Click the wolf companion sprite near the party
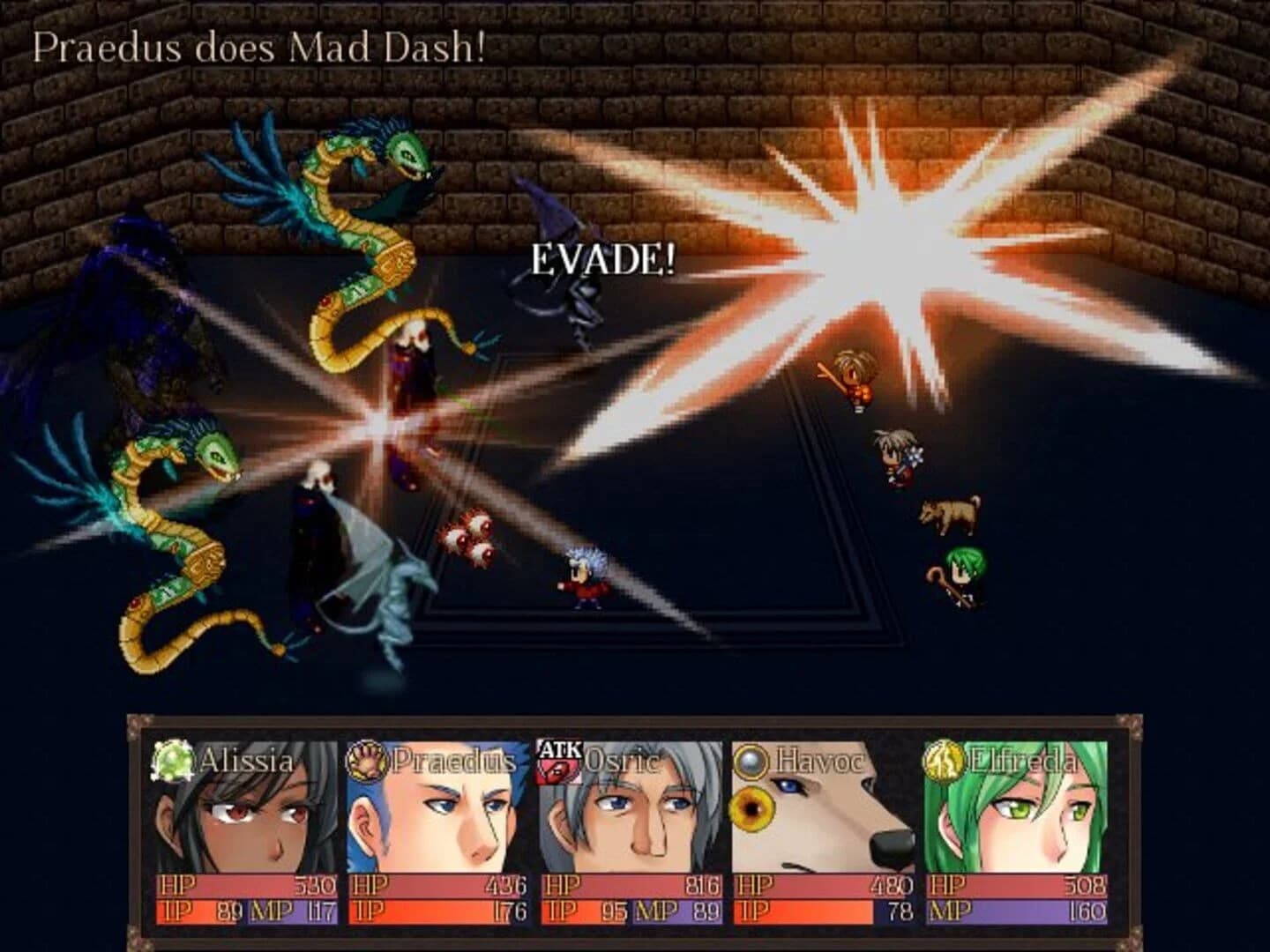The width and height of the screenshot is (1270, 952). (948, 516)
